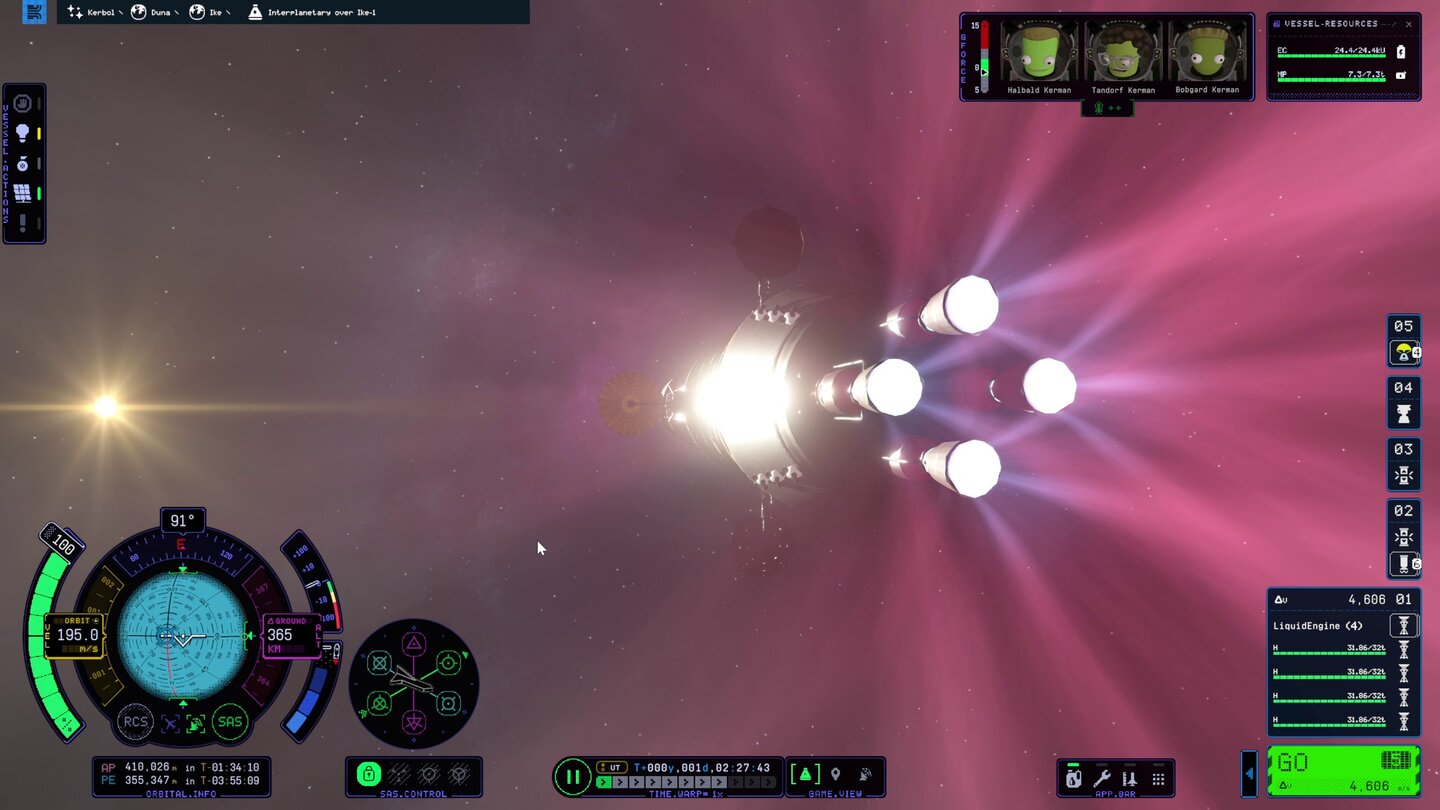
Task: Enable SAS on the navball
Action: [230, 722]
